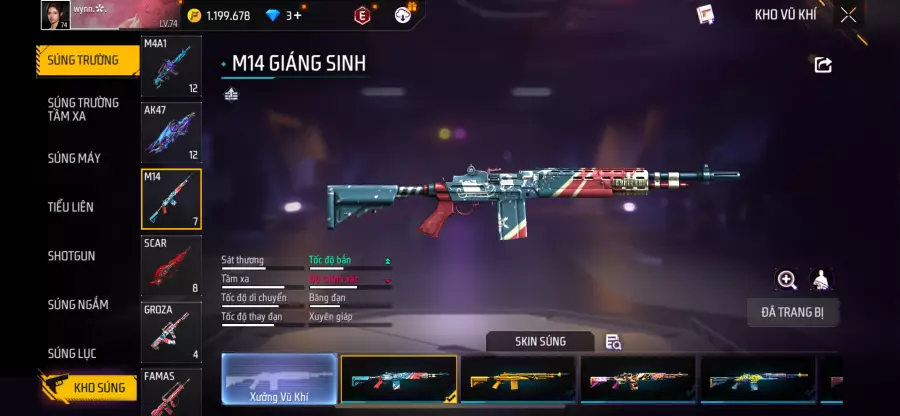Select the SÚNG TRƯỜNG category
Image resolution: width=900 pixels, height=416 pixels.
pos(83,60)
